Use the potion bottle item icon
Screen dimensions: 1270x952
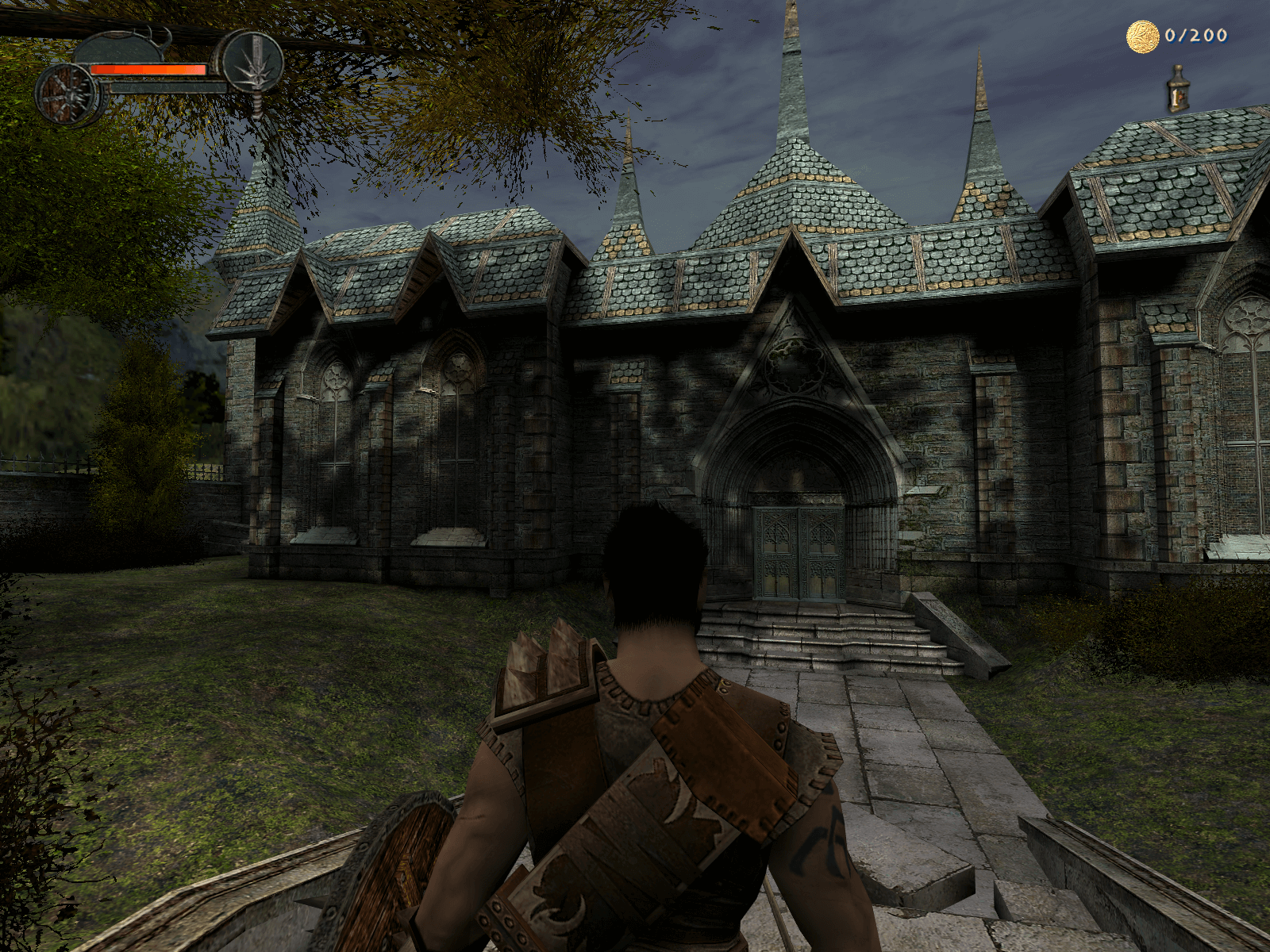coord(1177,89)
